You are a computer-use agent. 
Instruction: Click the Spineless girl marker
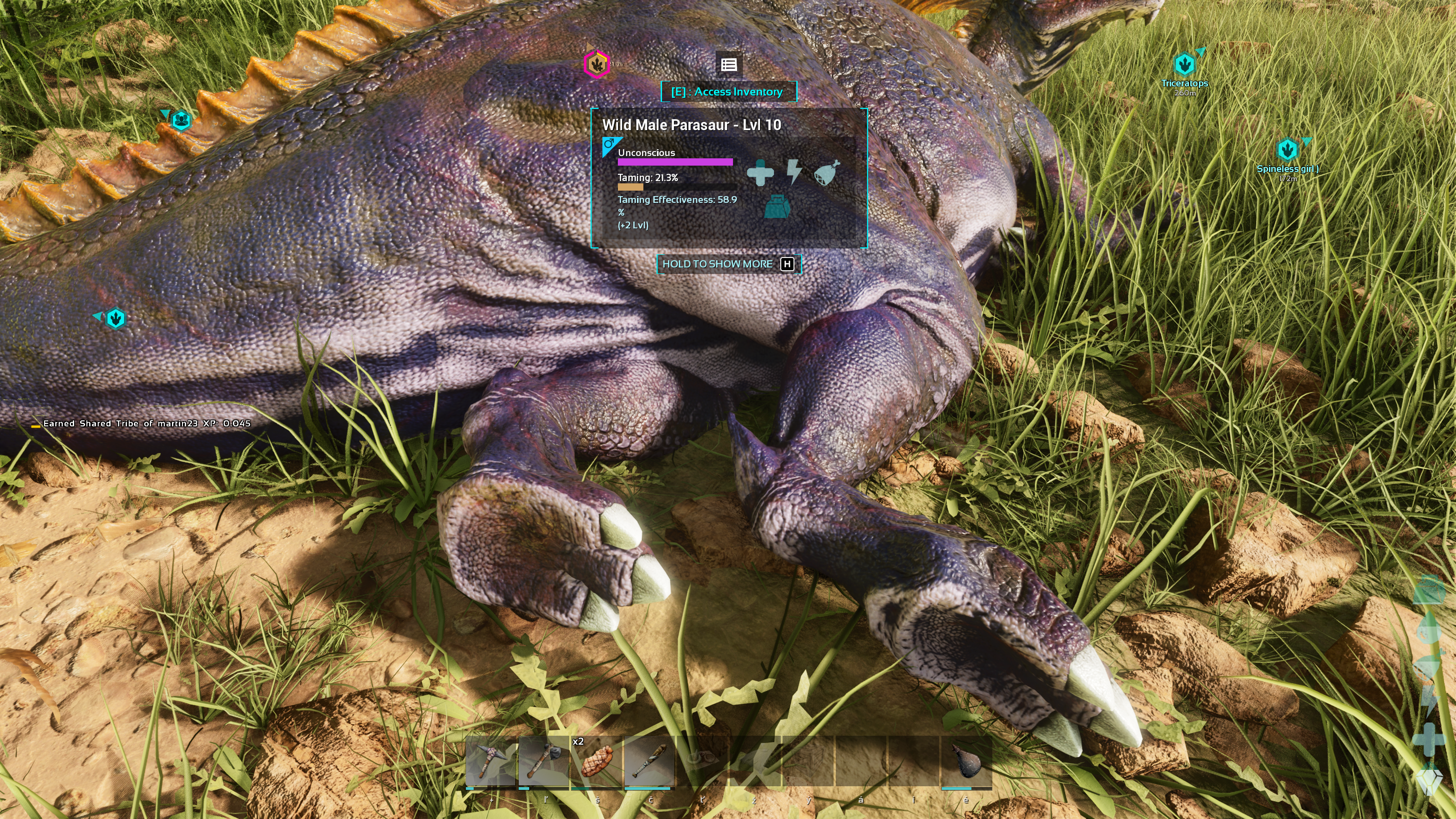1287,150
